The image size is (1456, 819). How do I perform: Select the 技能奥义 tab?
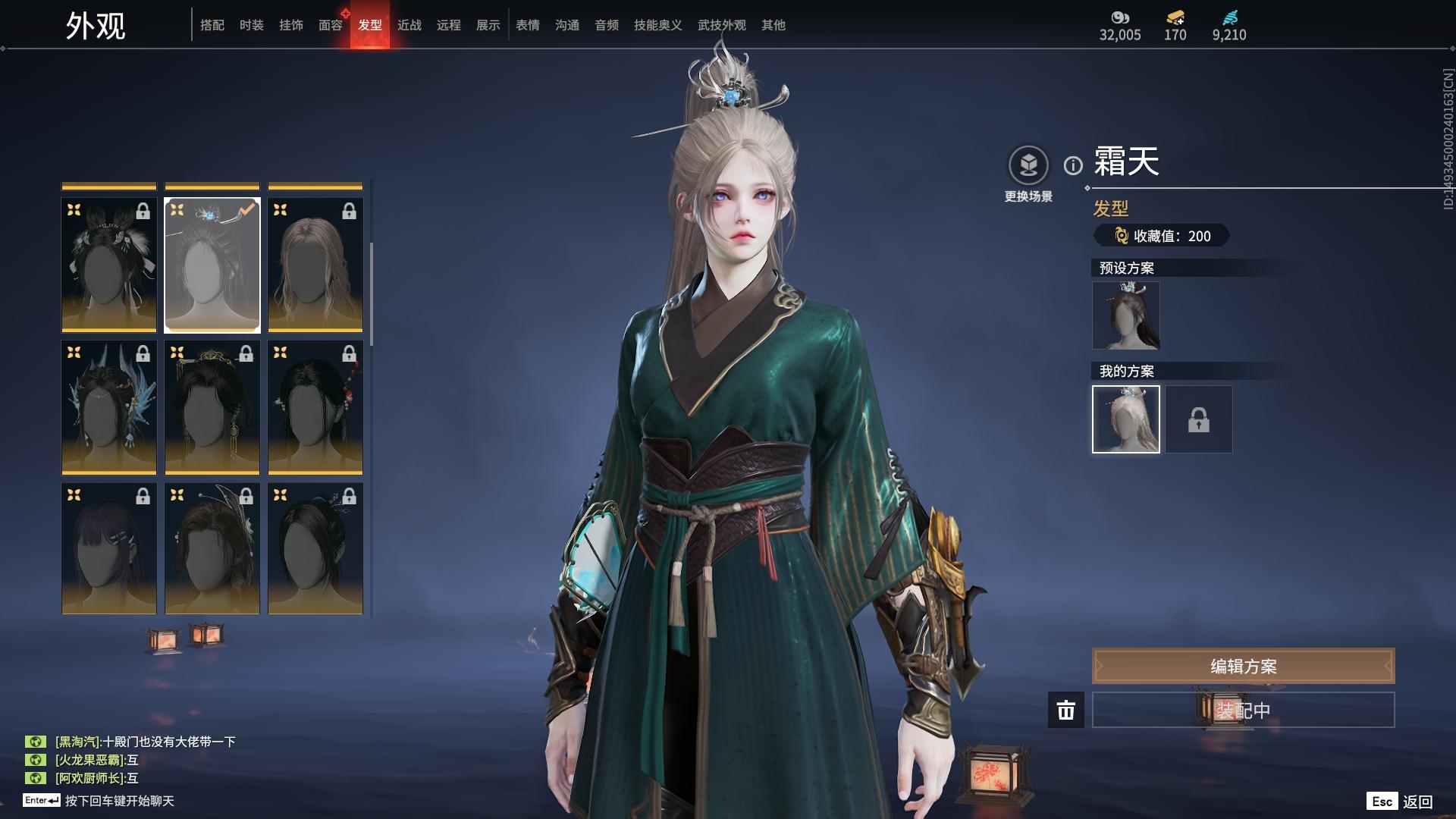click(x=658, y=25)
